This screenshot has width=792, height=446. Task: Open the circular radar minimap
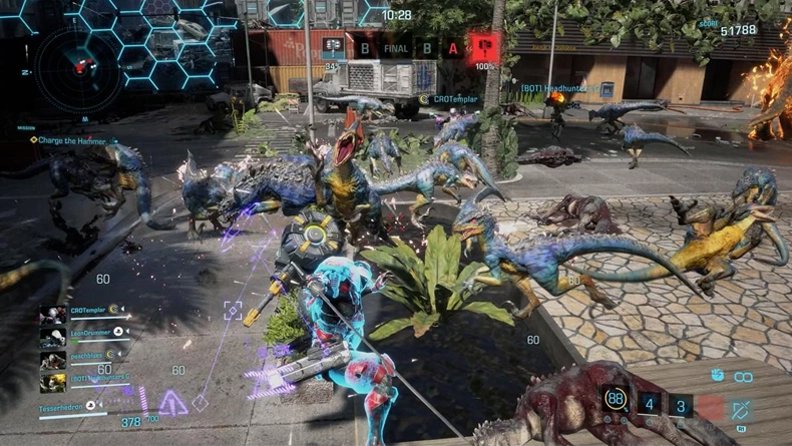[80, 67]
